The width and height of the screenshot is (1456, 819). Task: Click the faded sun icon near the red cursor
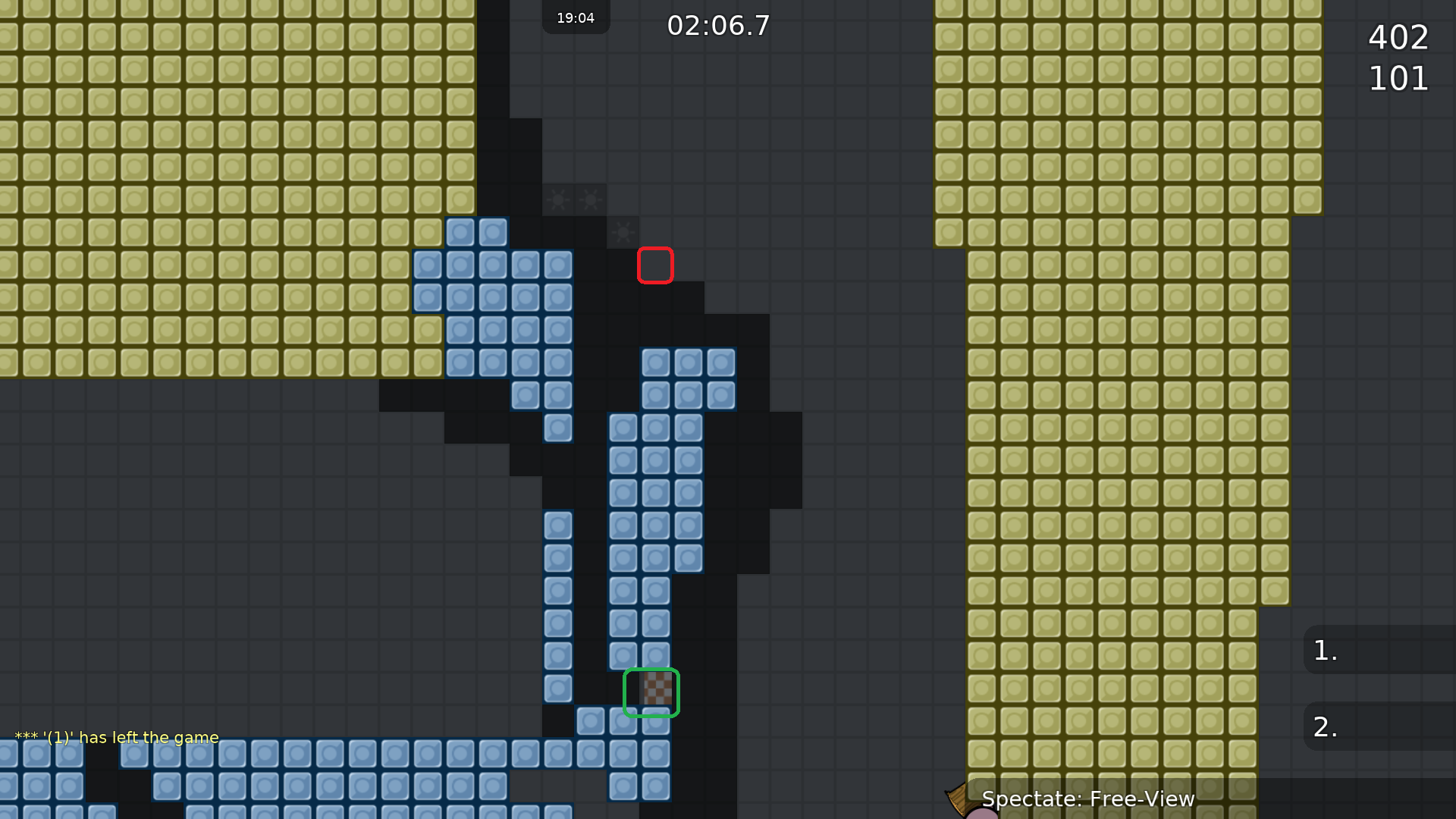pyautogui.click(x=622, y=233)
